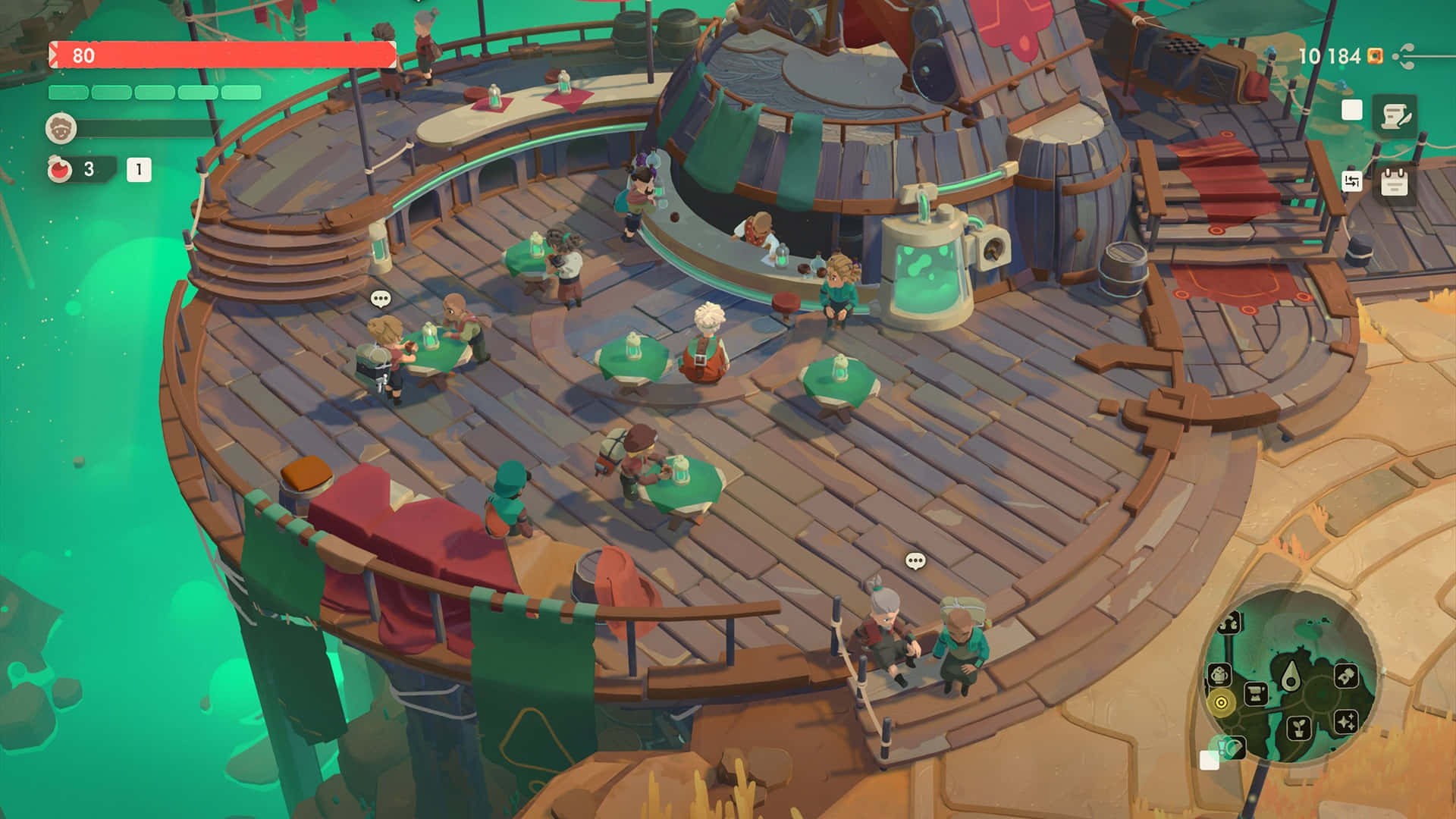Select the companion portrait icon
The height and width of the screenshot is (819, 1456).
[x=61, y=129]
